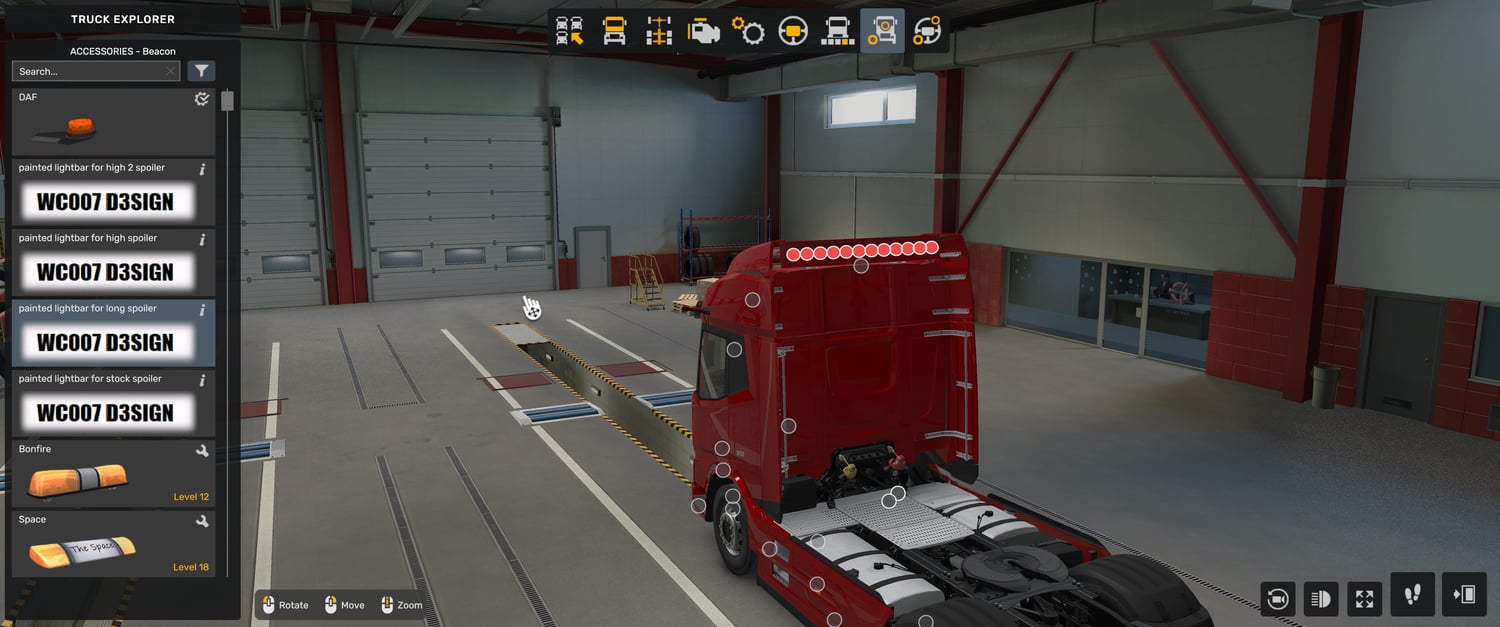Click the footprints walk-around button
The width and height of the screenshot is (1500, 627).
click(x=1412, y=595)
